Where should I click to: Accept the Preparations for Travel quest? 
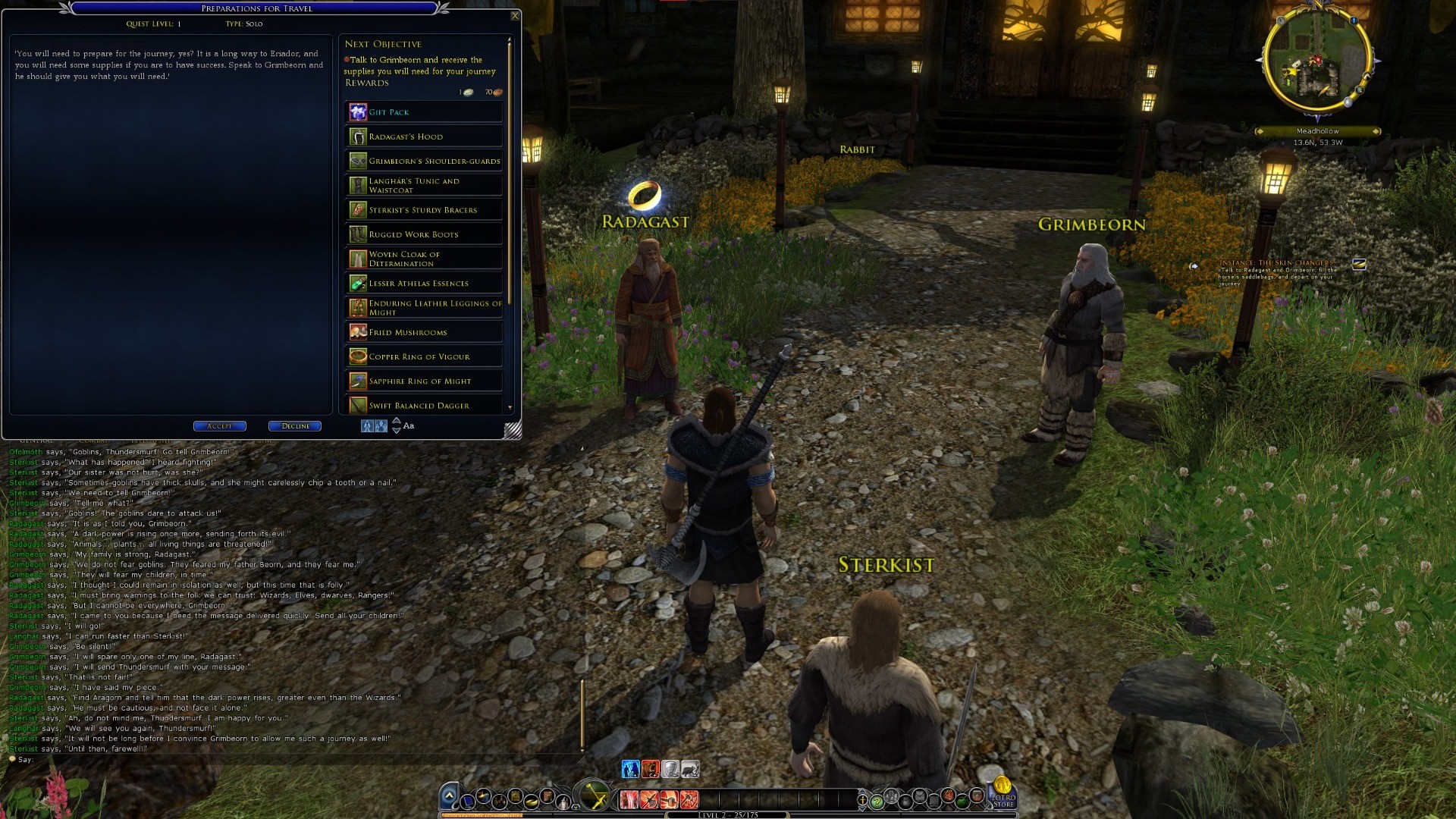coord(219,426)
